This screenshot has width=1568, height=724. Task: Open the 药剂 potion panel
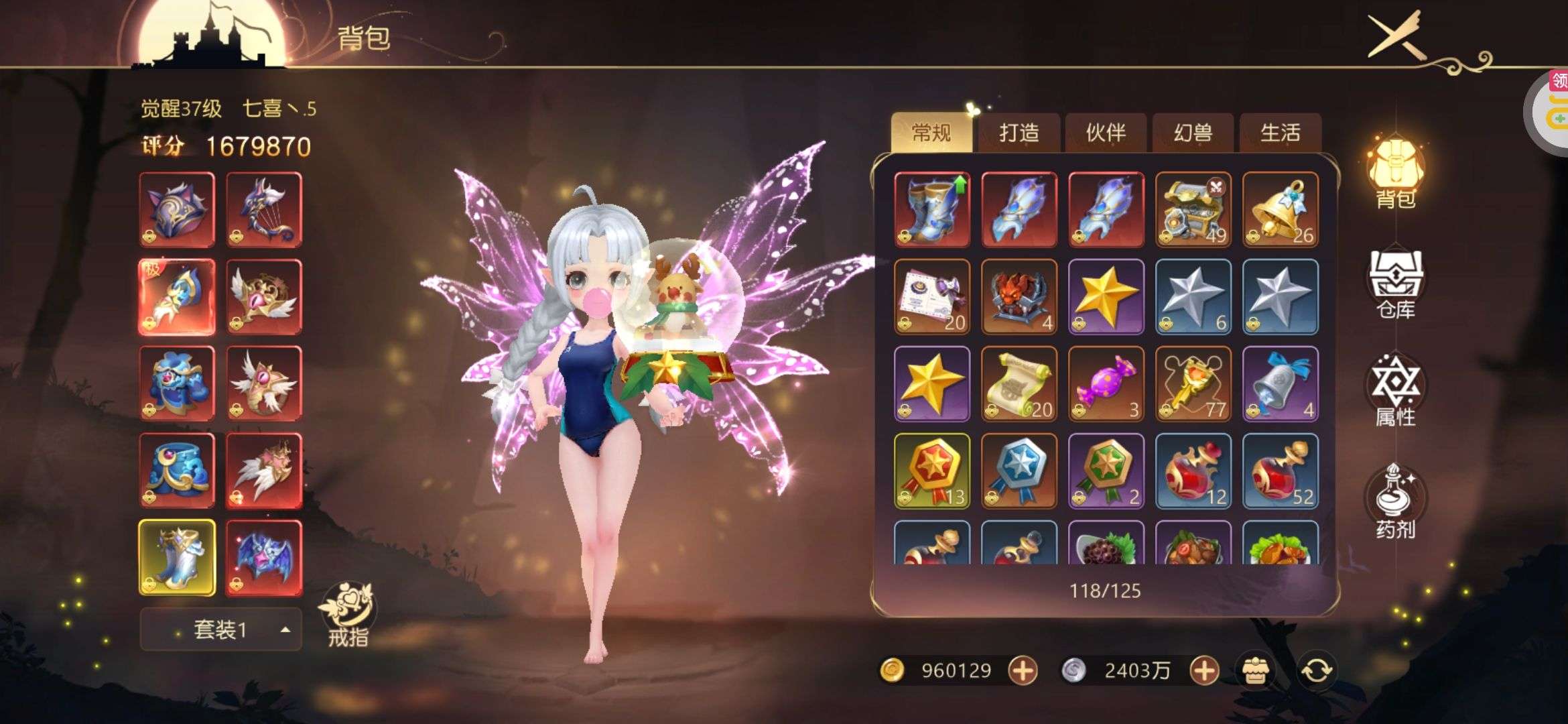coord(1396,503)
